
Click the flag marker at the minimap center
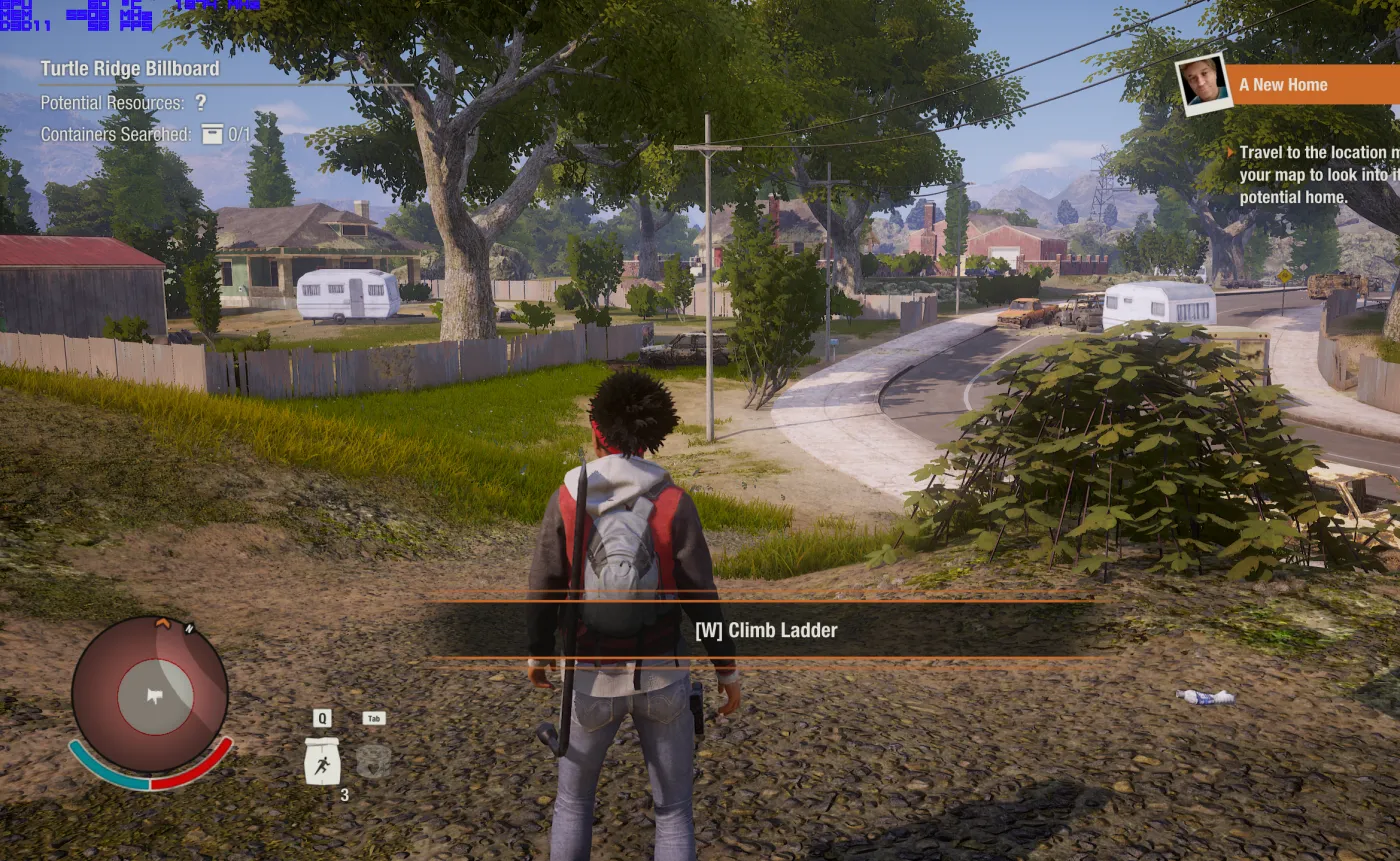153,697
